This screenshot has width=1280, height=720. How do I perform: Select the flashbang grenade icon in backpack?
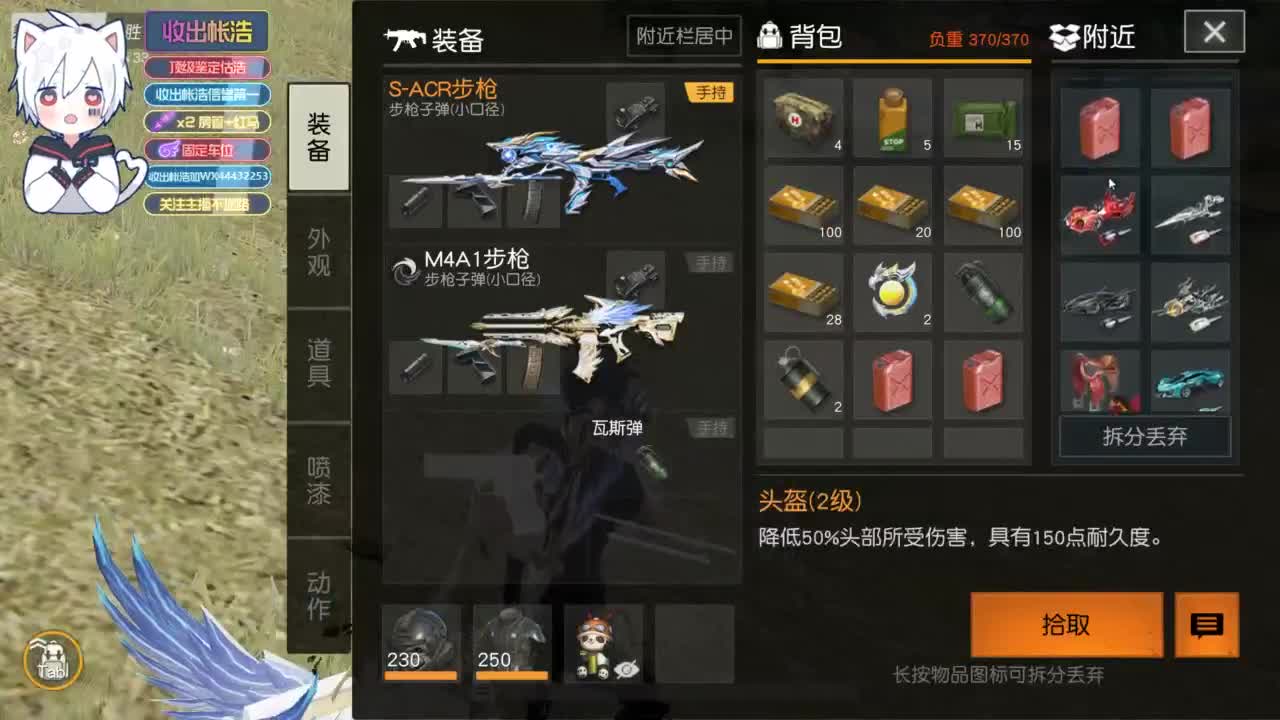click(803, 380)
